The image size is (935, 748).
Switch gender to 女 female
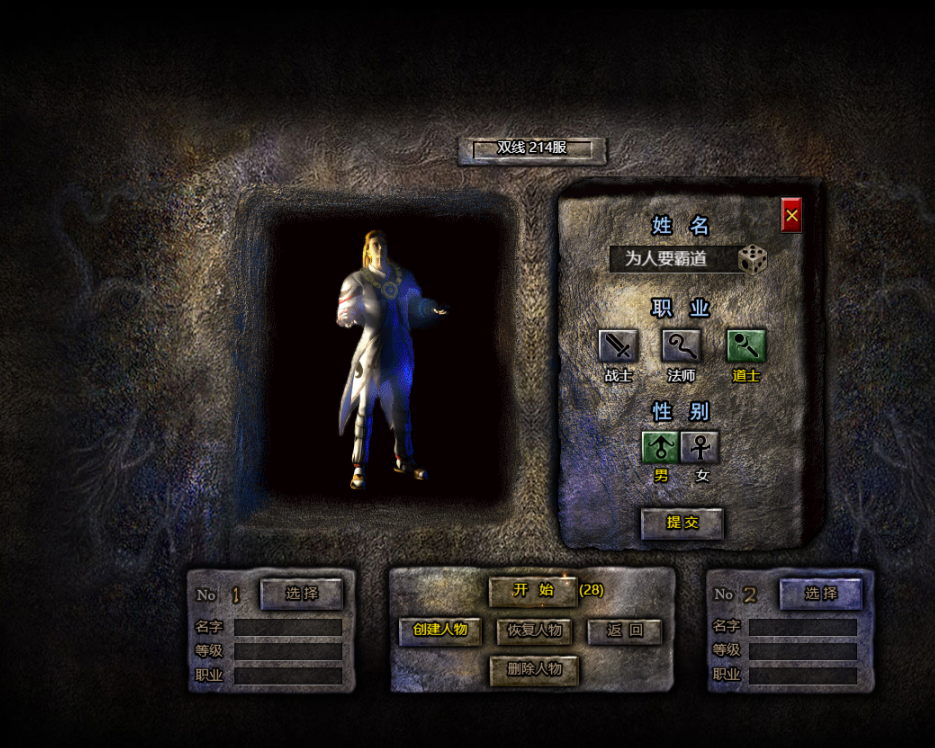point(701,447)
